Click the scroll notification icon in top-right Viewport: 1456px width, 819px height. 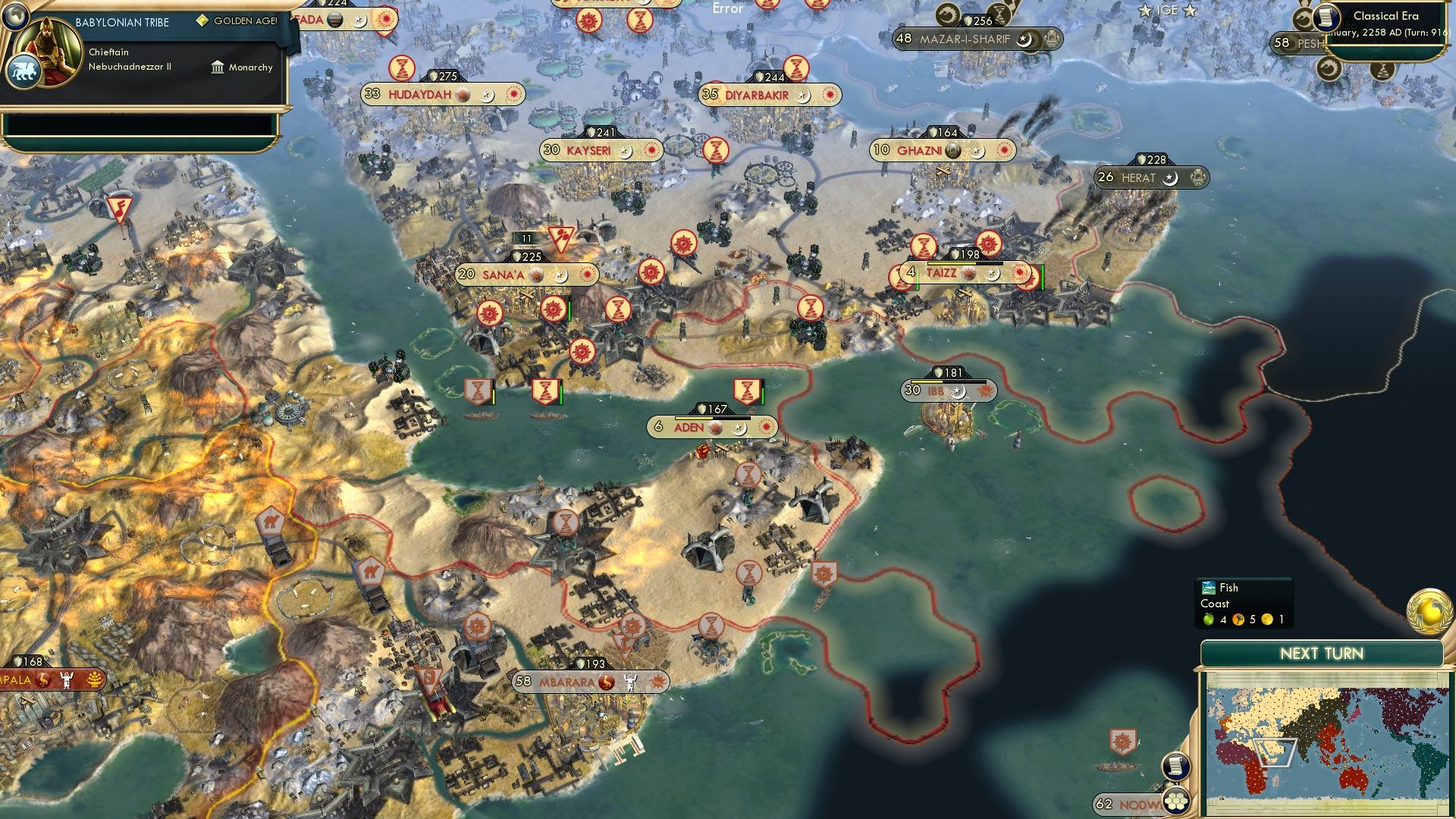click(x=1326, y=18)
